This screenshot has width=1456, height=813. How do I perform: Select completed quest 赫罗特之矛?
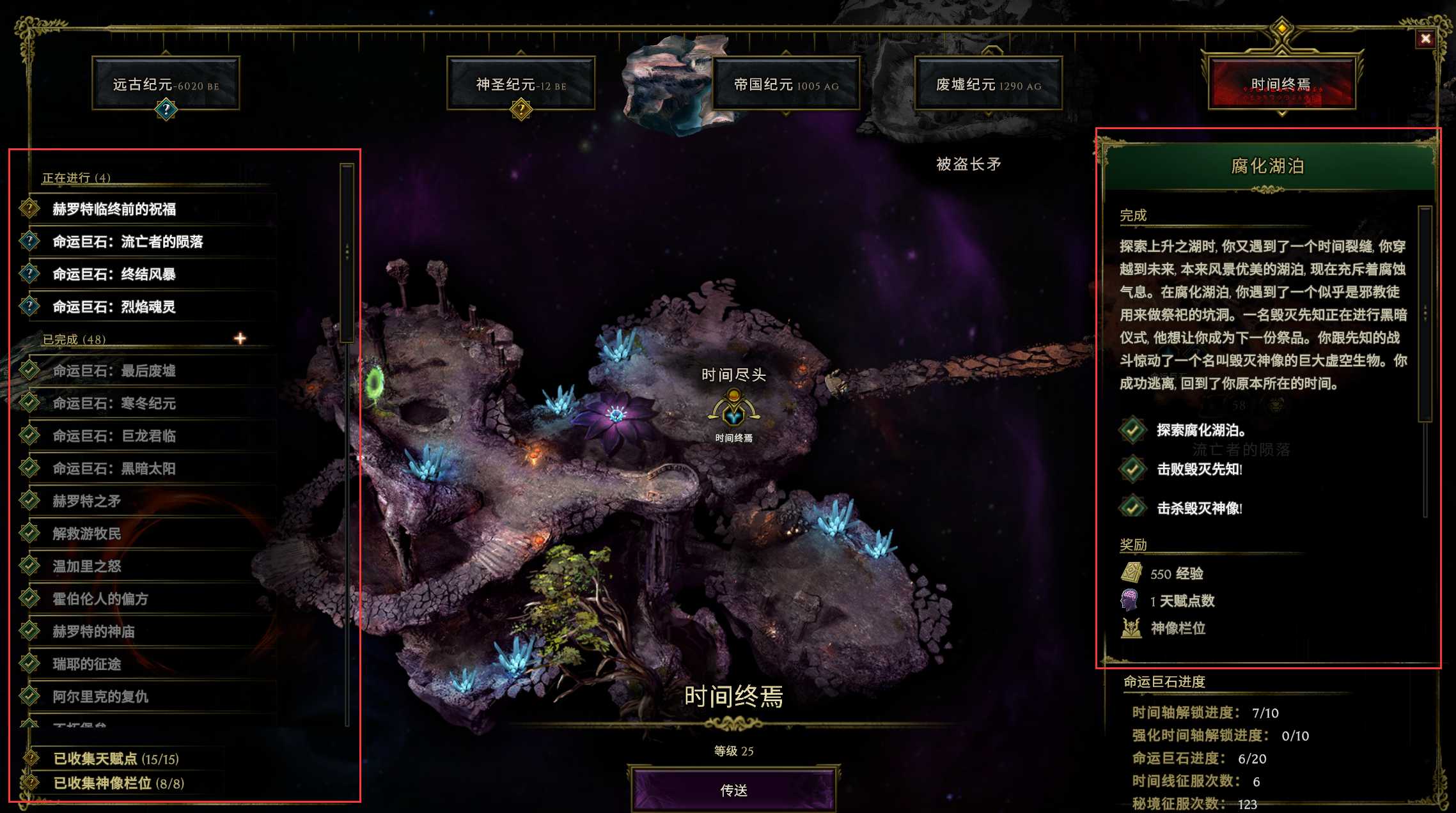[x=87, y=501]
